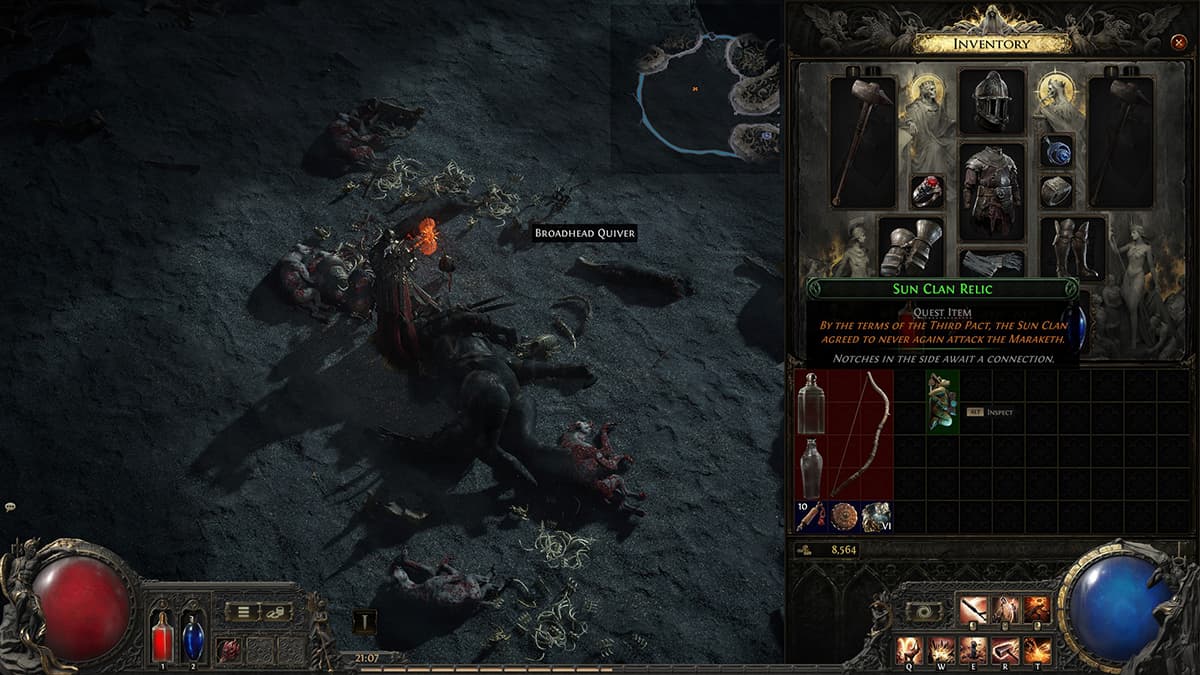Select the round bronze disc inventory item
The height and width of the screenshot is (675, 1200).
pyautogui.click(x=844, y=516)
